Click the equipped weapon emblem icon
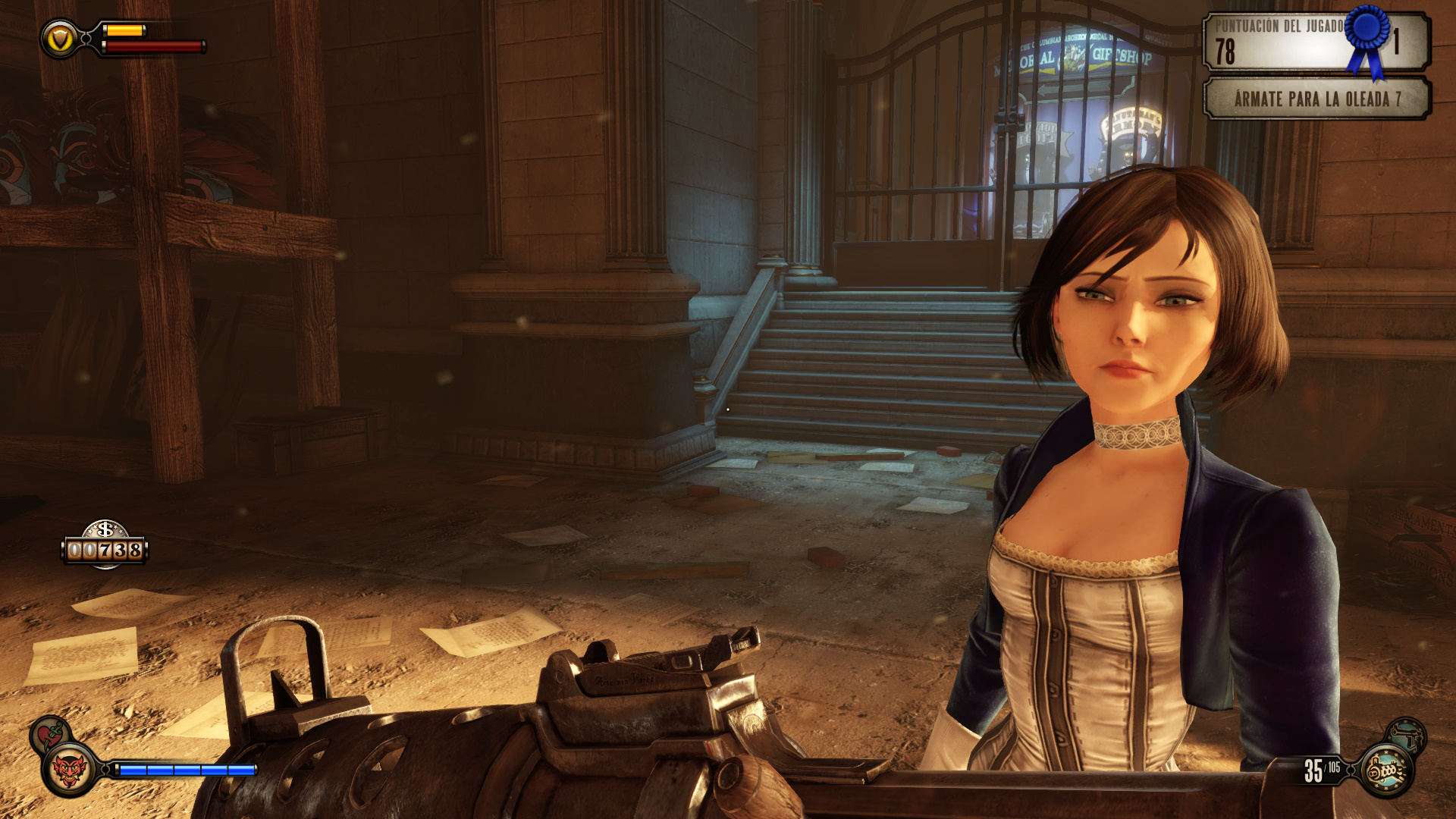 1386,771
